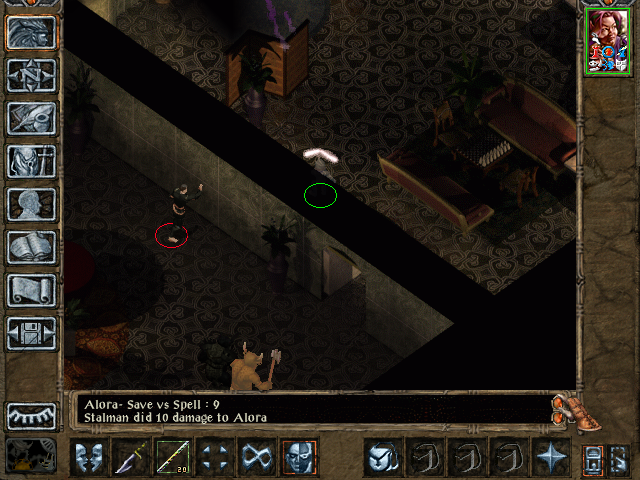The width and height of the screenshot is (640, 480).
Task: Open the area map with the compass button
Action: point(31,74)
